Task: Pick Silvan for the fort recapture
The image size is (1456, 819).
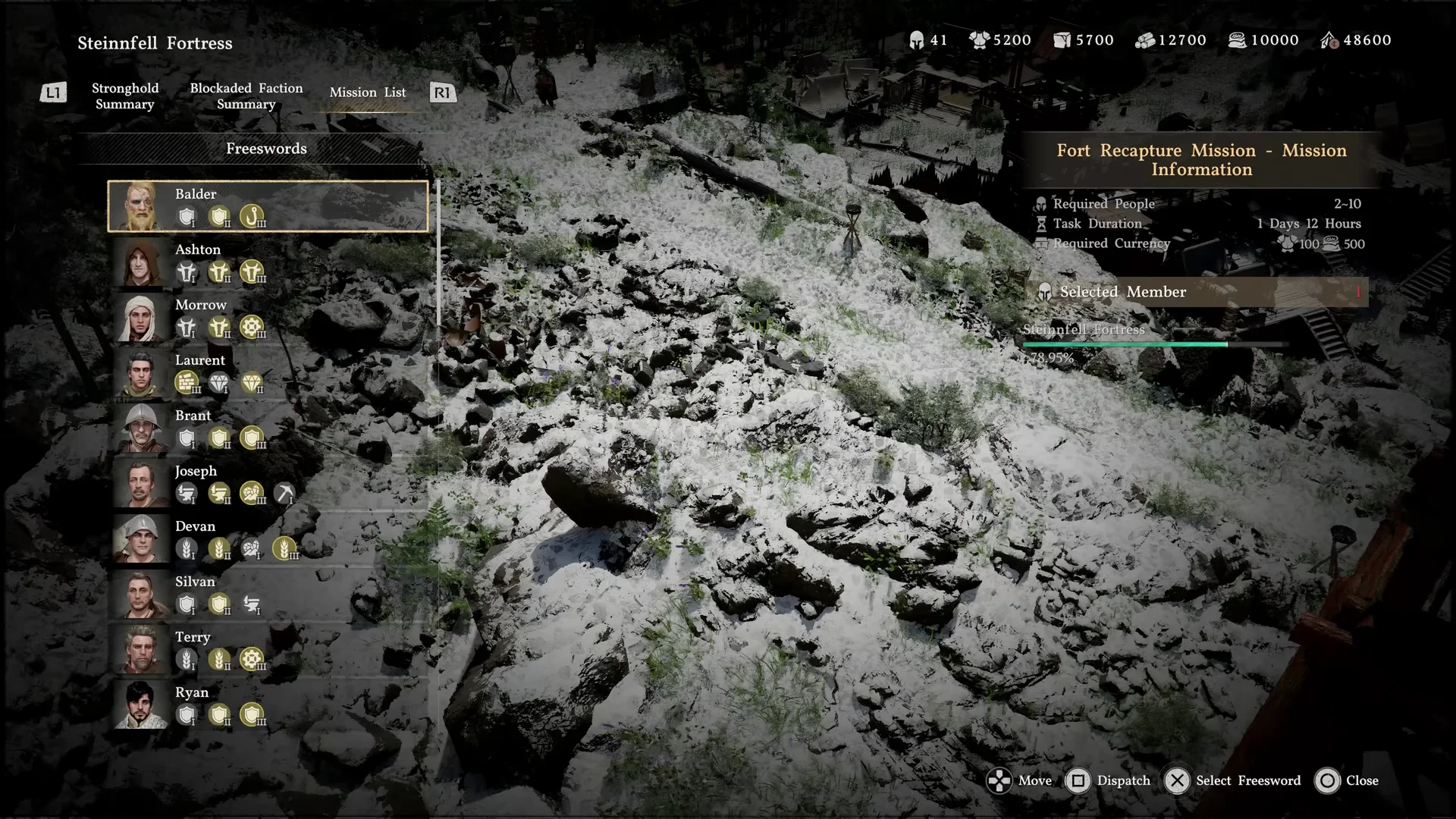Action: [268, 594]
